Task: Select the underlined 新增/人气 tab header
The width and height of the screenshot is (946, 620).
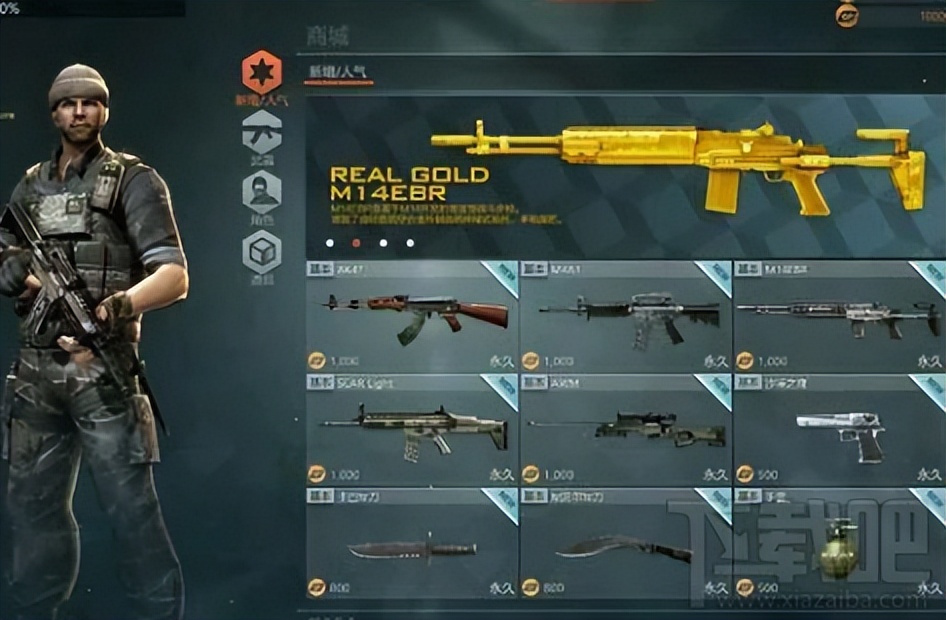Action: click(338, 73)
